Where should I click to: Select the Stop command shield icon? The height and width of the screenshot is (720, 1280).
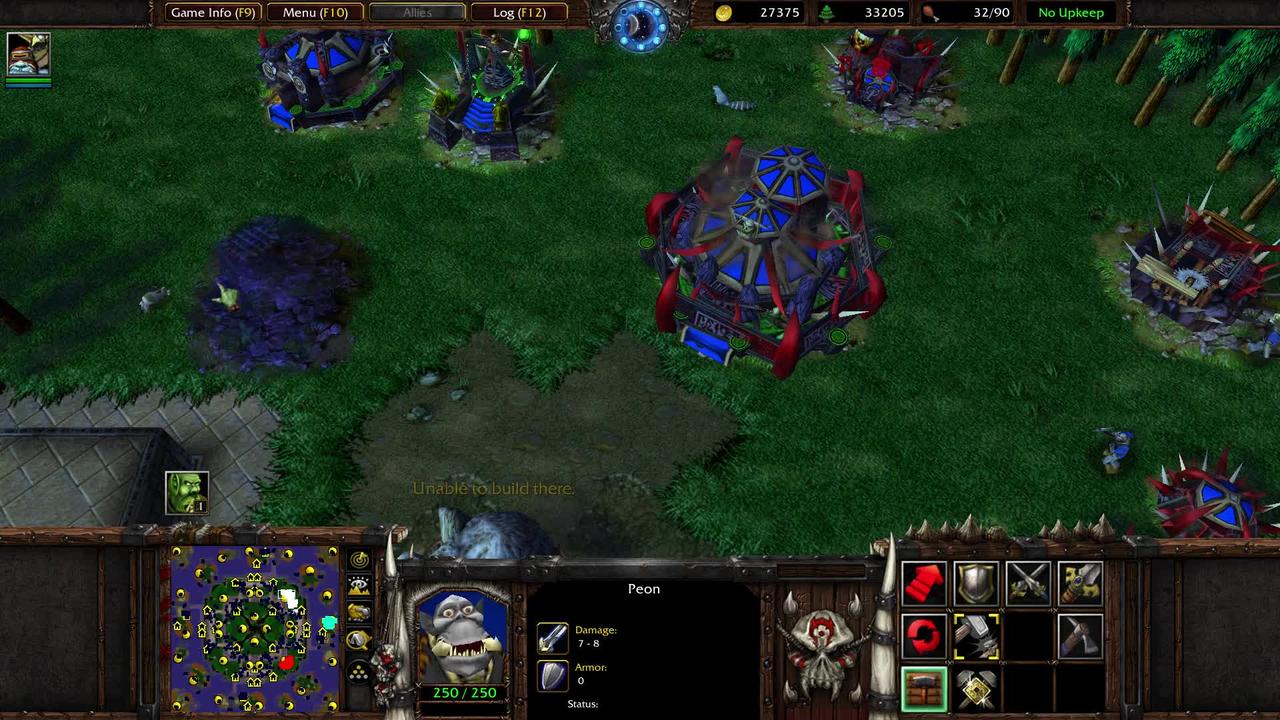tap(975, 585)
